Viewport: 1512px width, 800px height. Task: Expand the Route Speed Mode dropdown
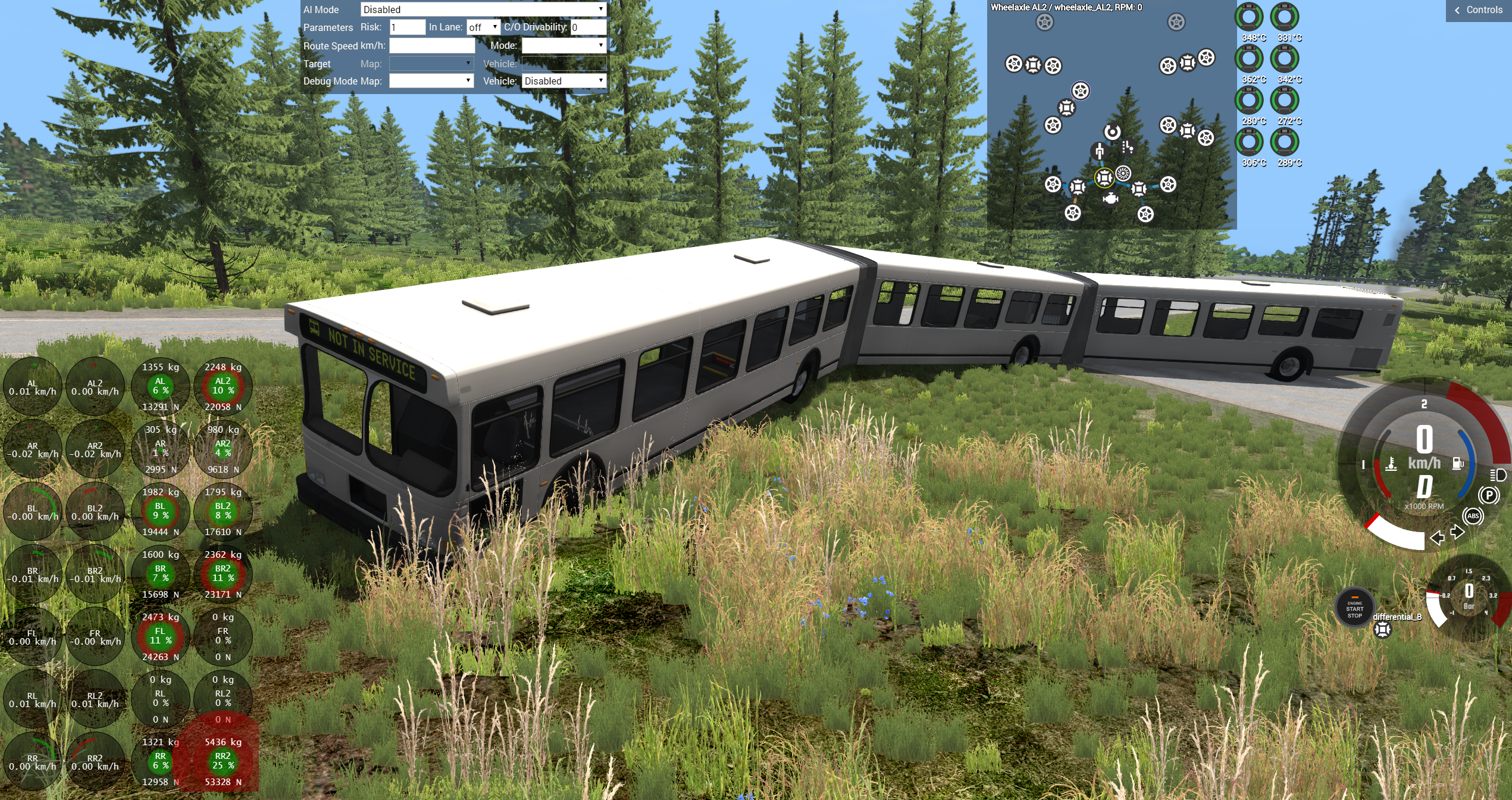pos(564,46)
